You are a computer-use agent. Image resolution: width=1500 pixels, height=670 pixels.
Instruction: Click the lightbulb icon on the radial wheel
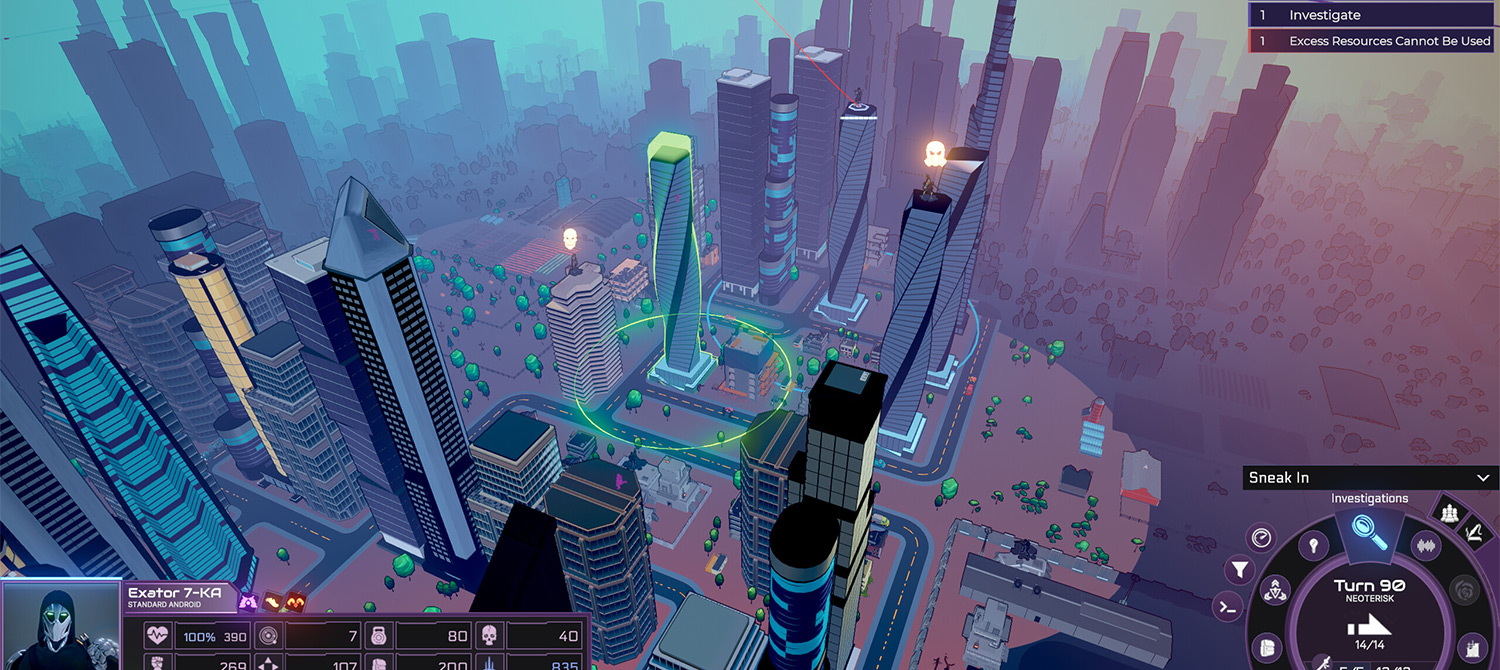pyautogui.click(x=1313, y=545)
